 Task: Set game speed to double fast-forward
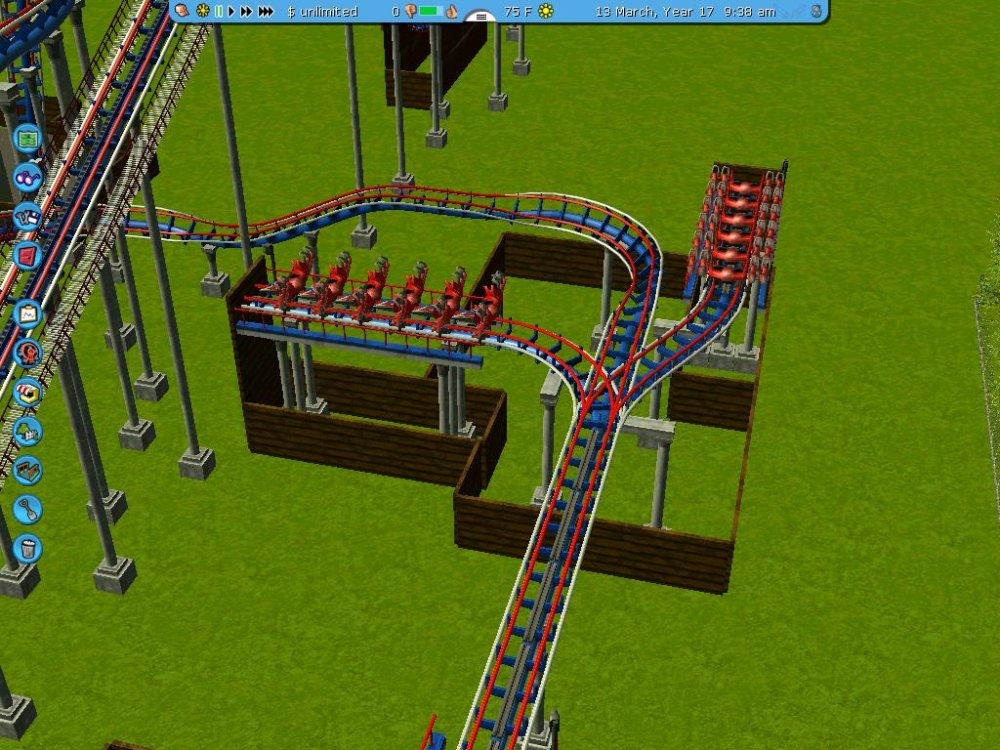coord(246,11)
